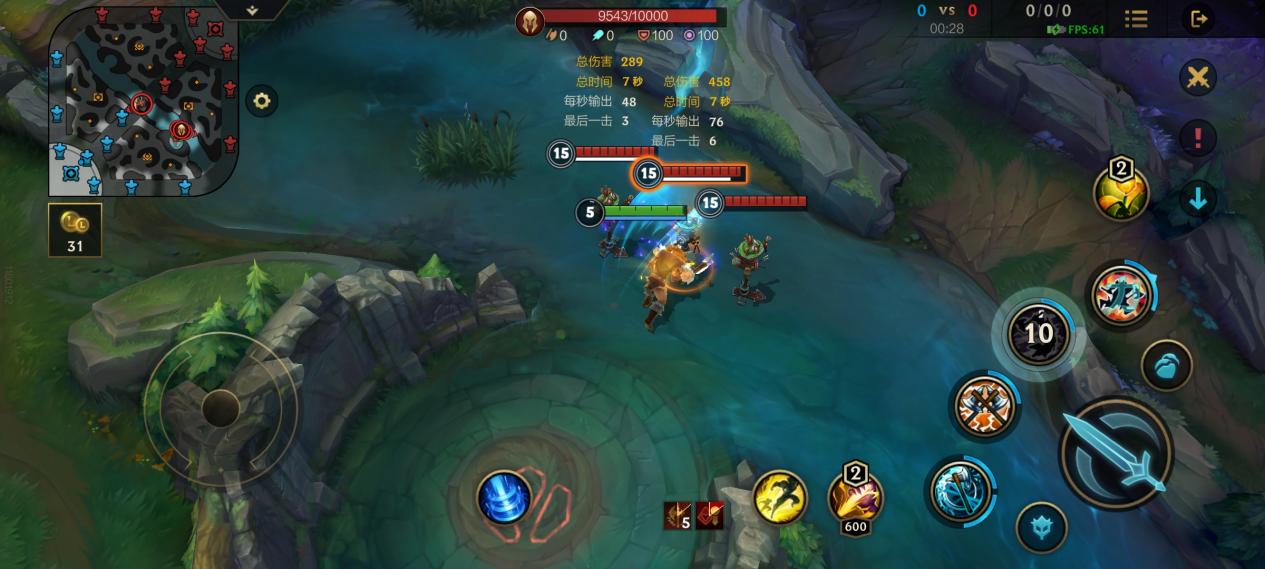The height and width of the screenshot is (569, 1265).
Task: Open the shop via the gold coins button
Action: (x=75, y=230)
